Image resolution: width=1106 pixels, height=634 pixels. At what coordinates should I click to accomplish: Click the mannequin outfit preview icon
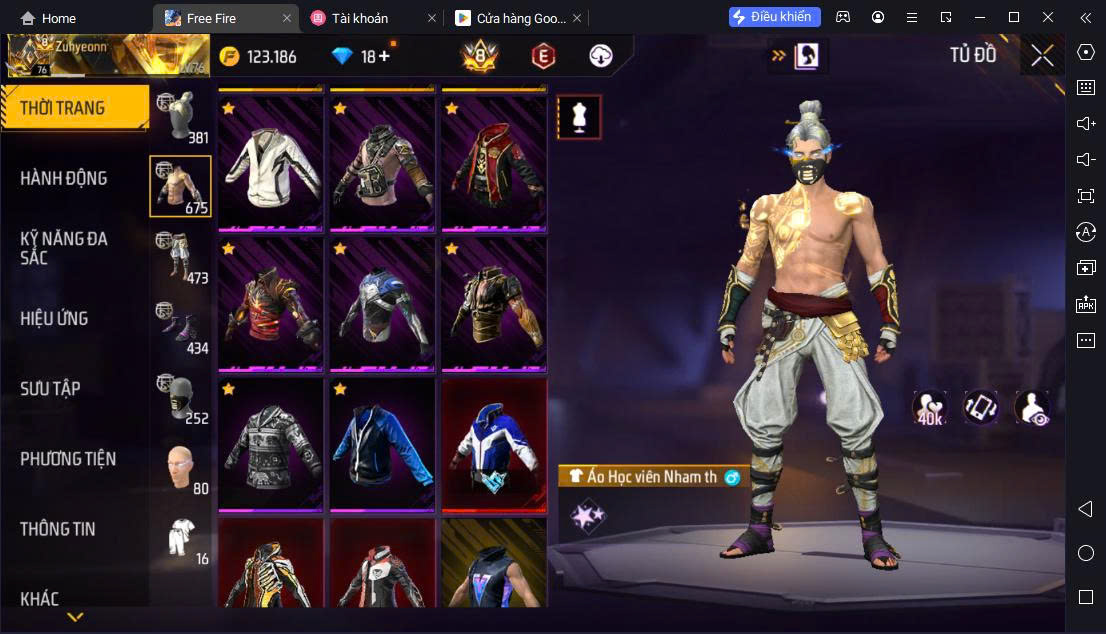pos(579,117)
